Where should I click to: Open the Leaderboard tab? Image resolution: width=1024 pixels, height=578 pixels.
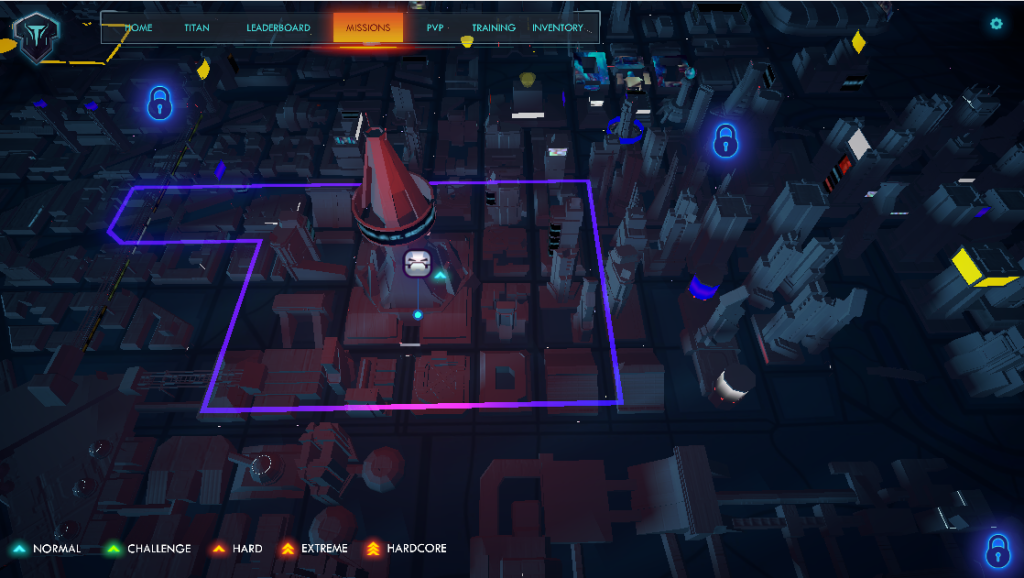tap(278, 28)
